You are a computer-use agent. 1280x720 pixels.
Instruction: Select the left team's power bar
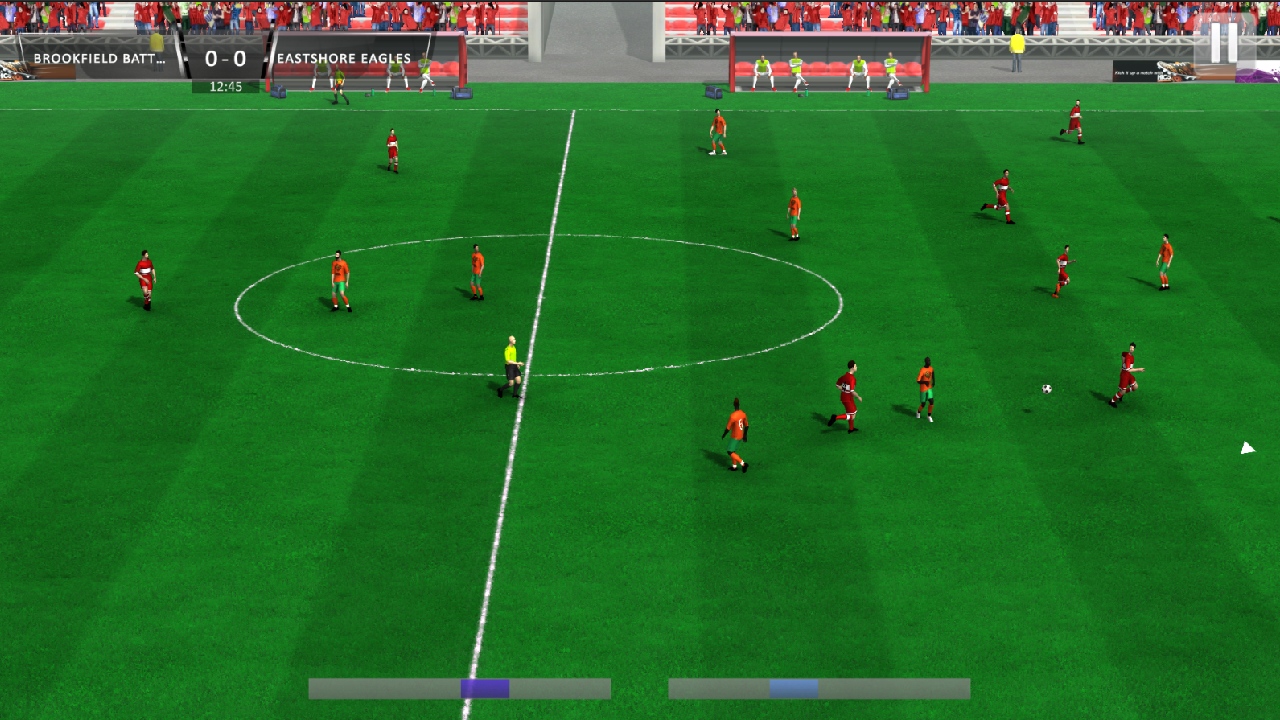460,688
